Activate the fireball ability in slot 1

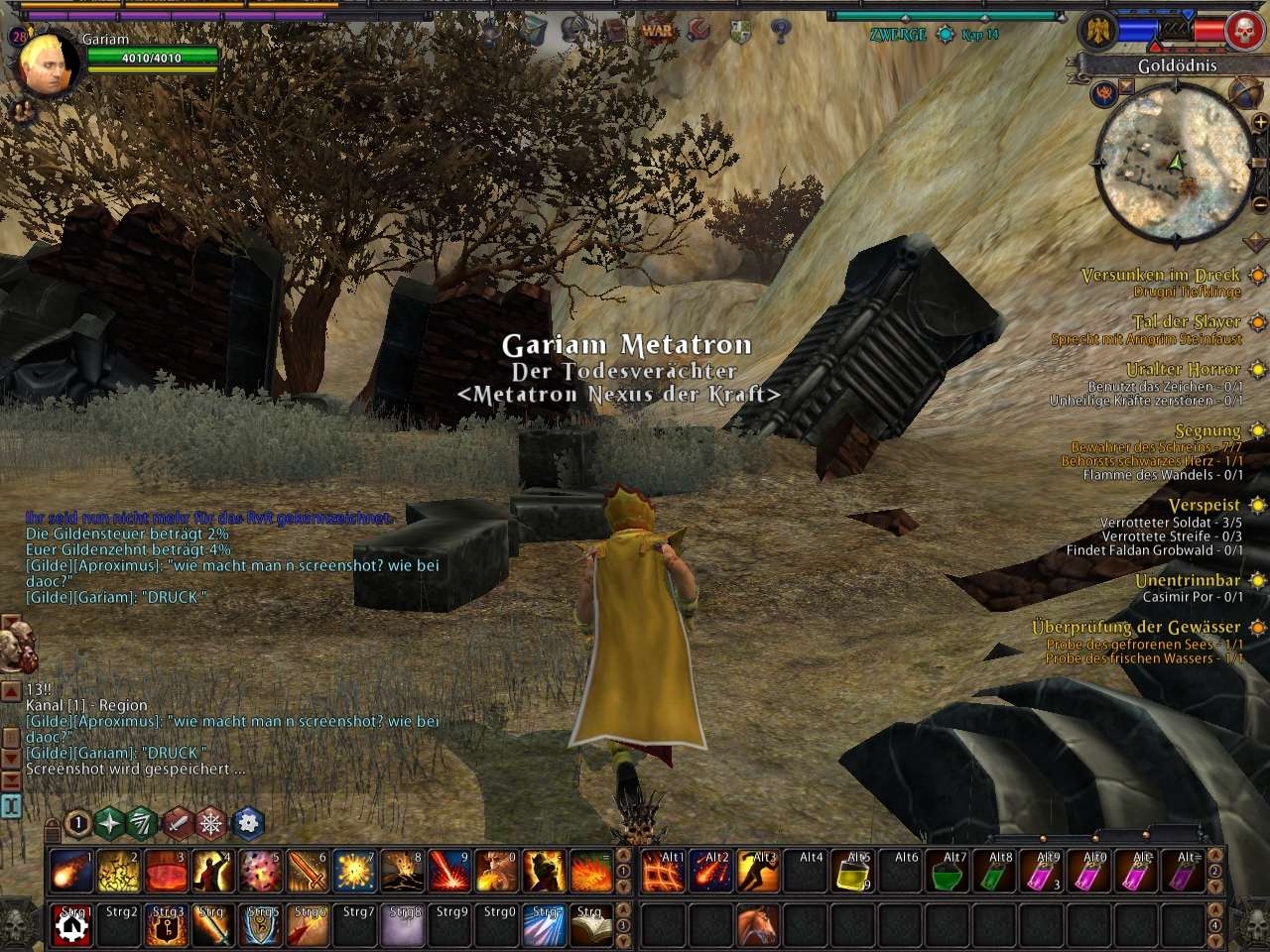tap(70, 872)
